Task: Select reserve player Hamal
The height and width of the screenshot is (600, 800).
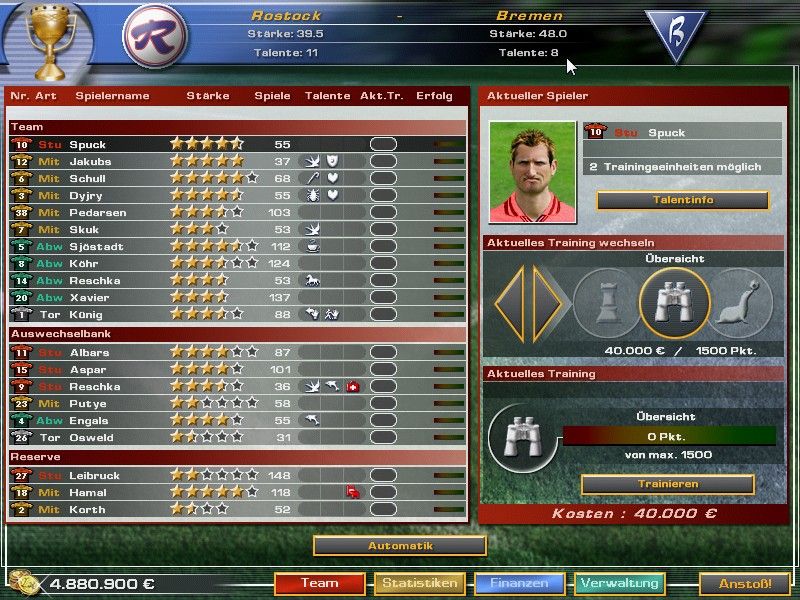Action: [89, 493]
